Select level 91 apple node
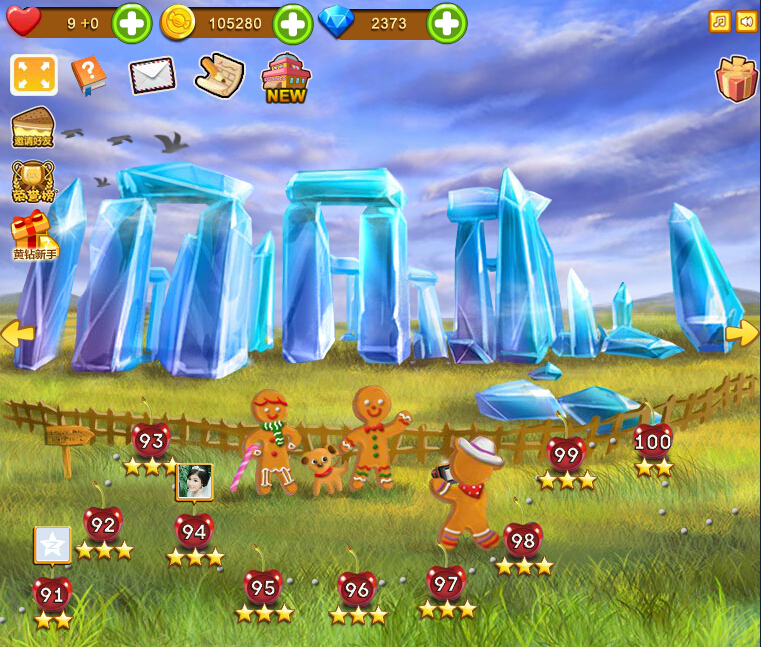This screenshot has width=761, height=647. point(52,594)
